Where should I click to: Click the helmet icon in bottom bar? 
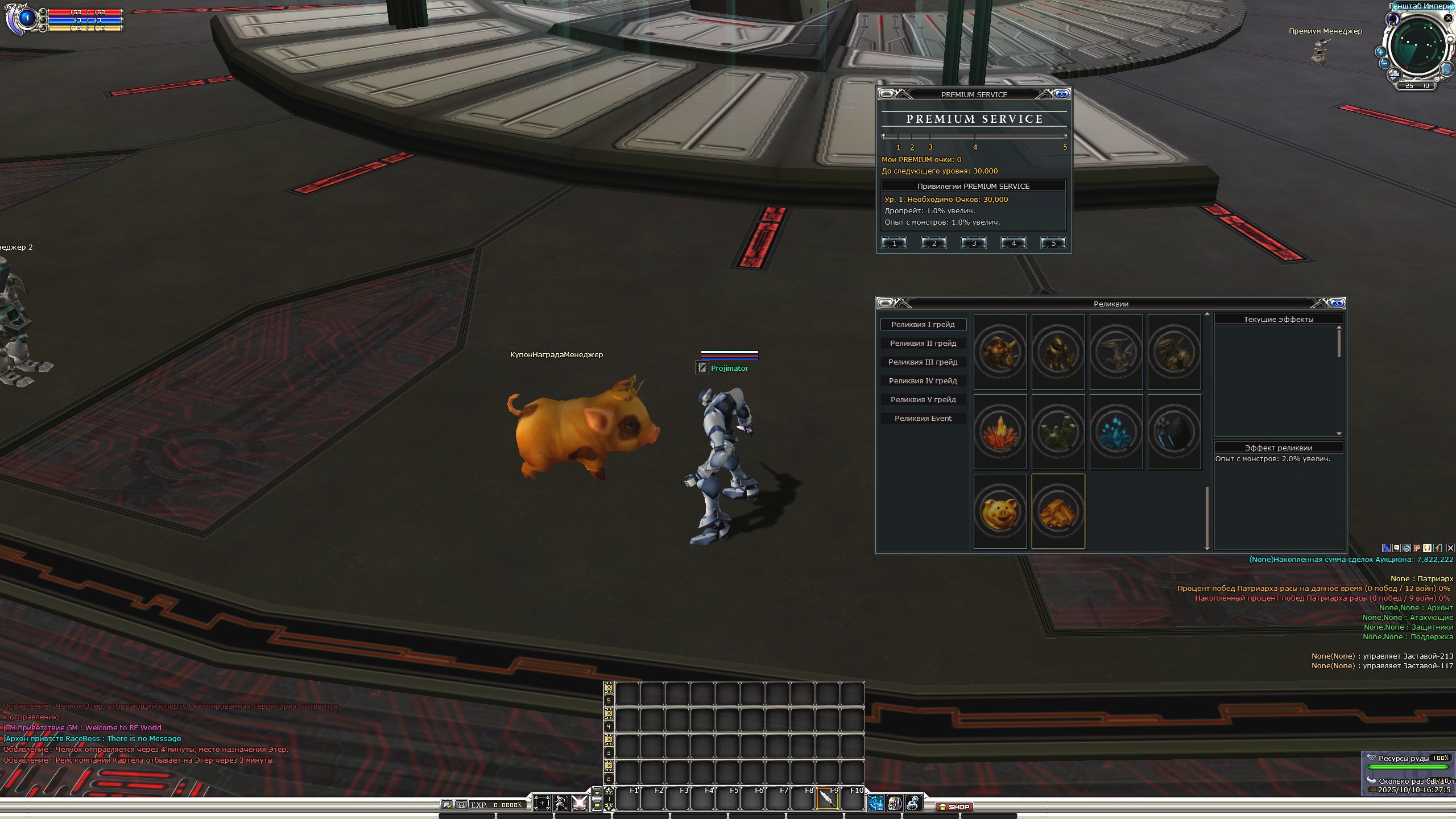(895, 803)
